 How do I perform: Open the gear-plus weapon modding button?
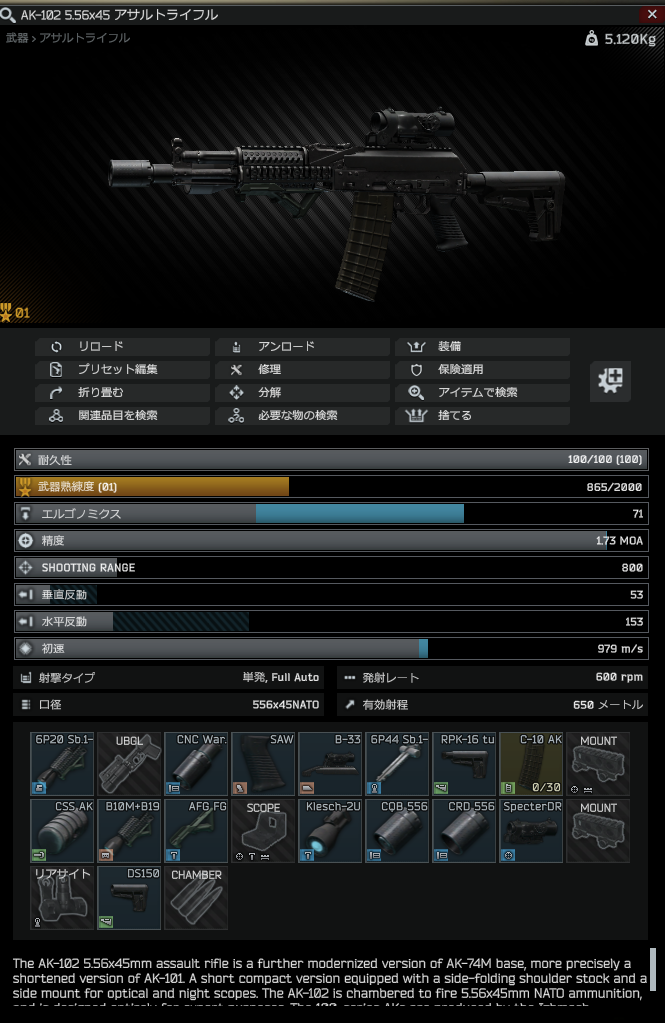609,381
